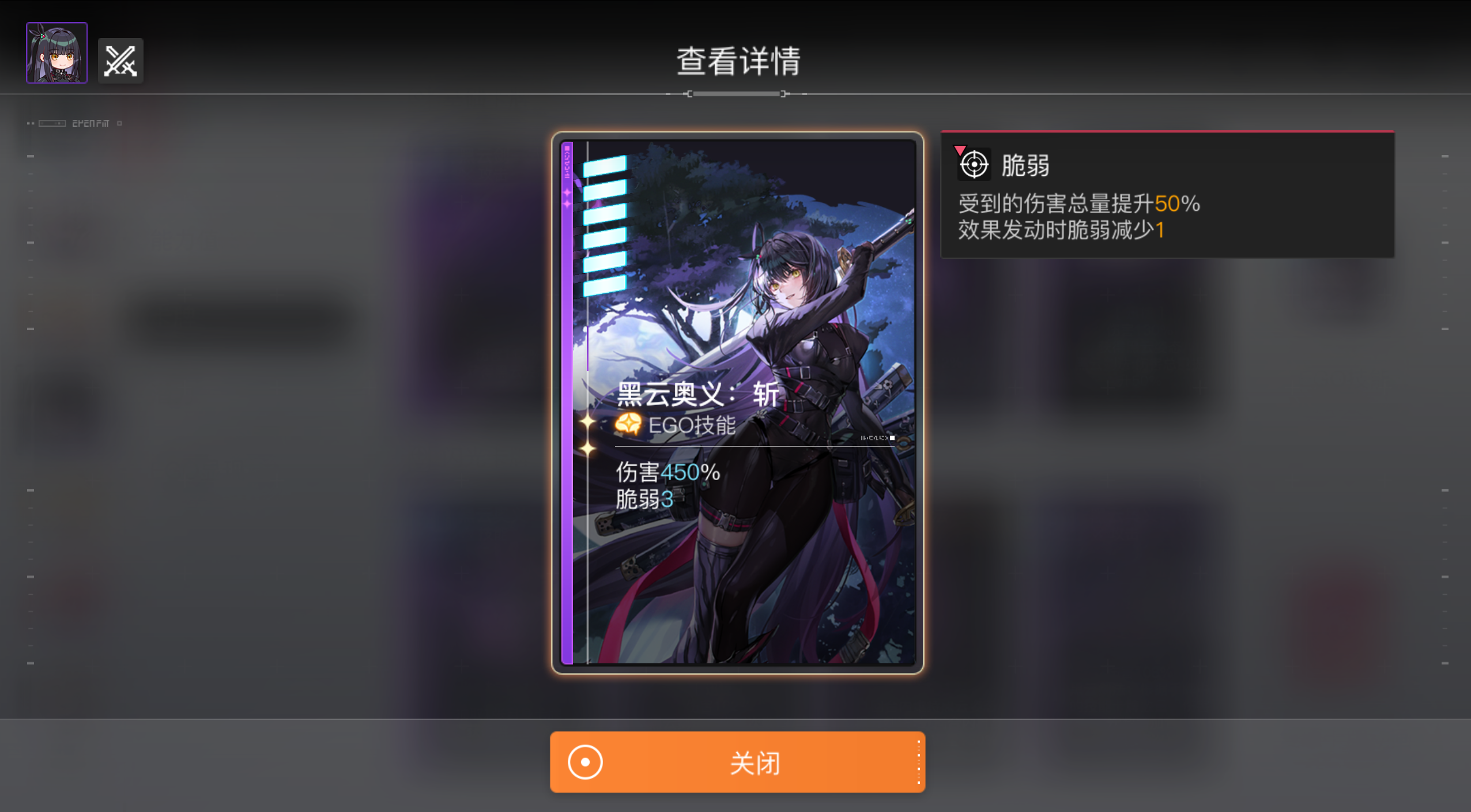Click the 伤害450% damage text on card
The height and width of the screenshot is (812, 1471).
pyautogui.click(x=664, y=473)
